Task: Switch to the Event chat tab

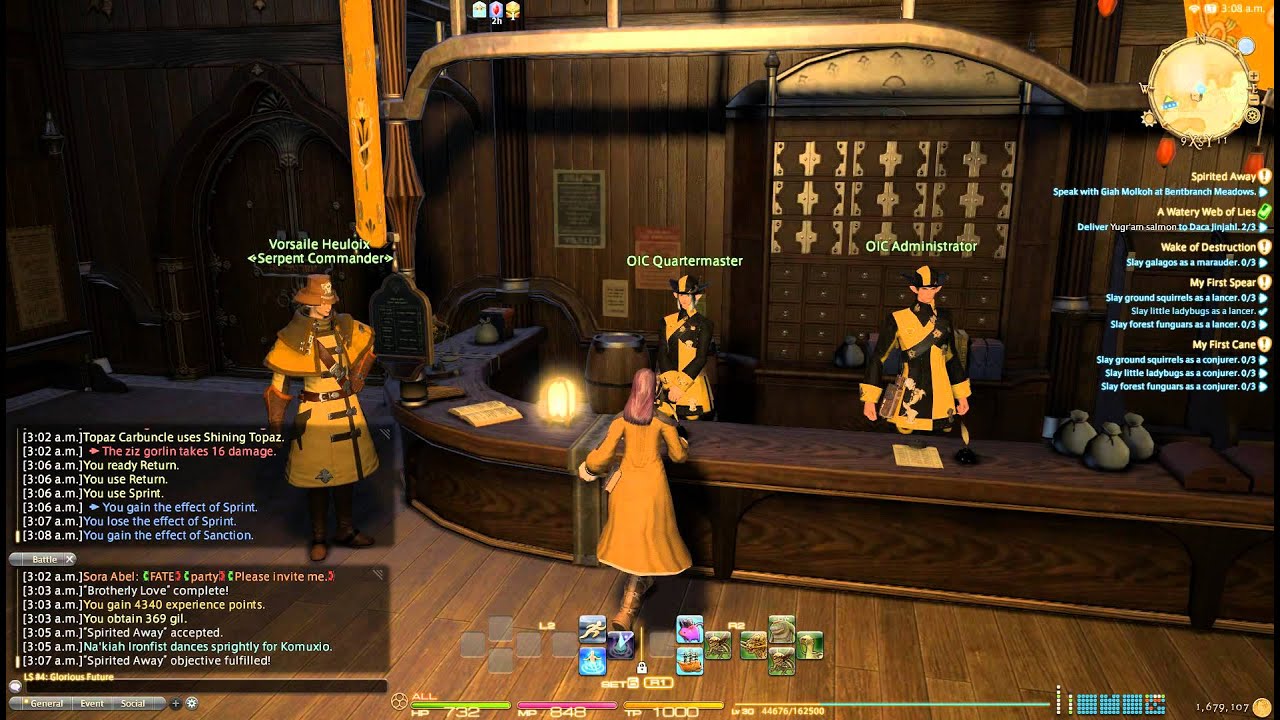Action: pyautogui.click(x=92, y=703)
